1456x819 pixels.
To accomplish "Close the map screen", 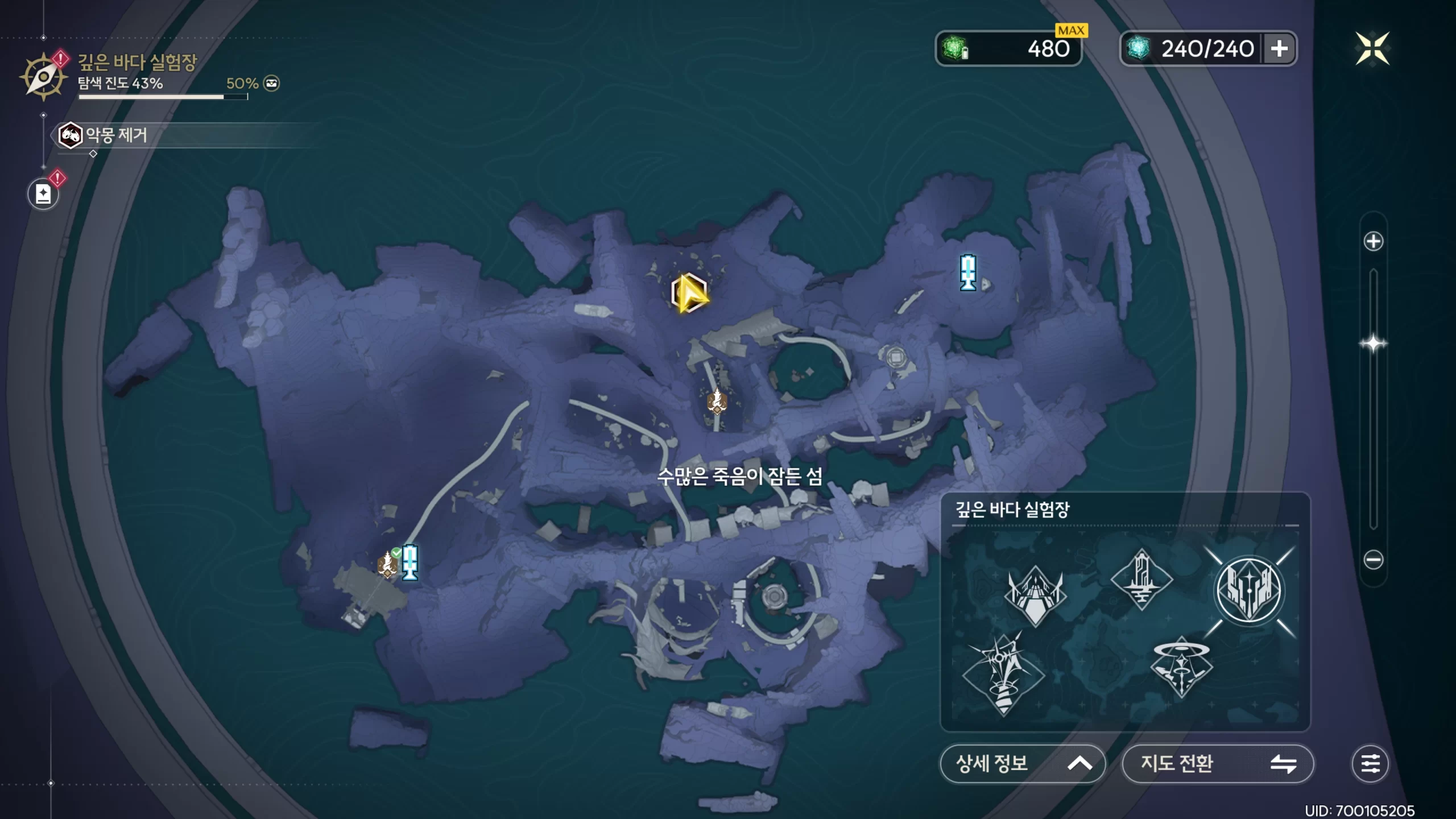I will (x=1372, y=48).
